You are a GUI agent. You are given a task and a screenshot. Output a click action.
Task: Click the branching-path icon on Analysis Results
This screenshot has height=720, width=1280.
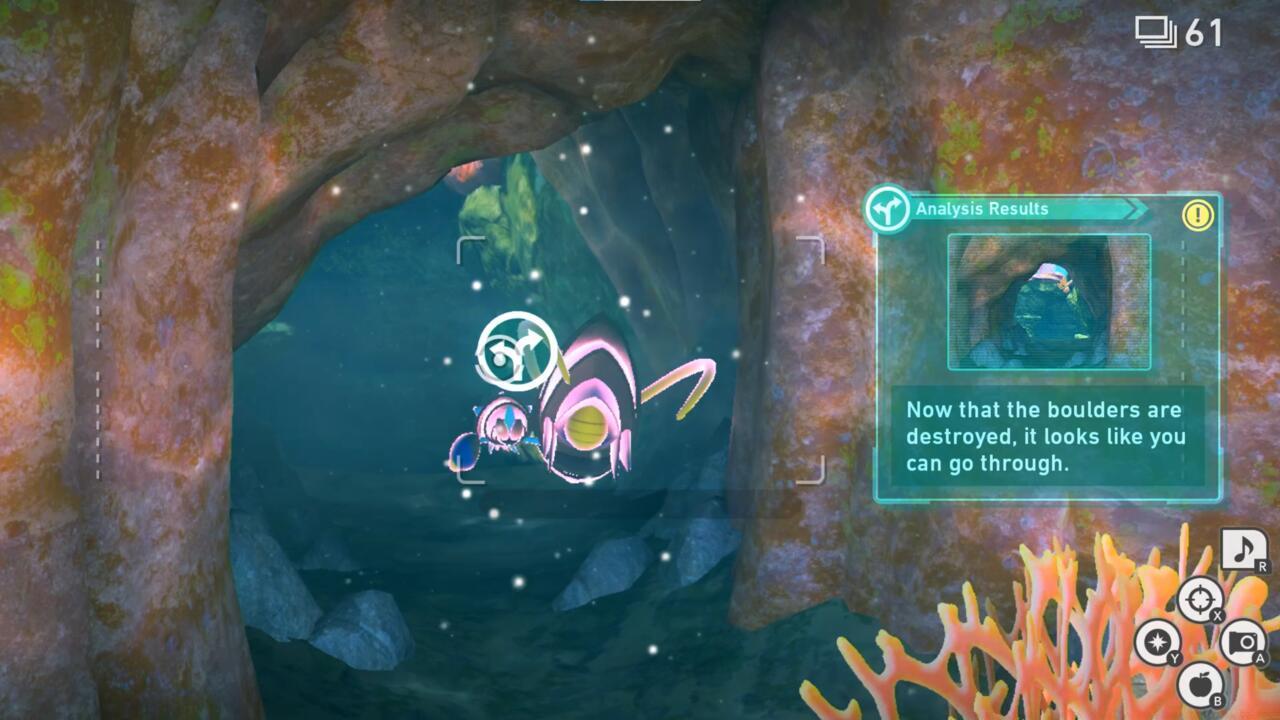coord(886,211)
